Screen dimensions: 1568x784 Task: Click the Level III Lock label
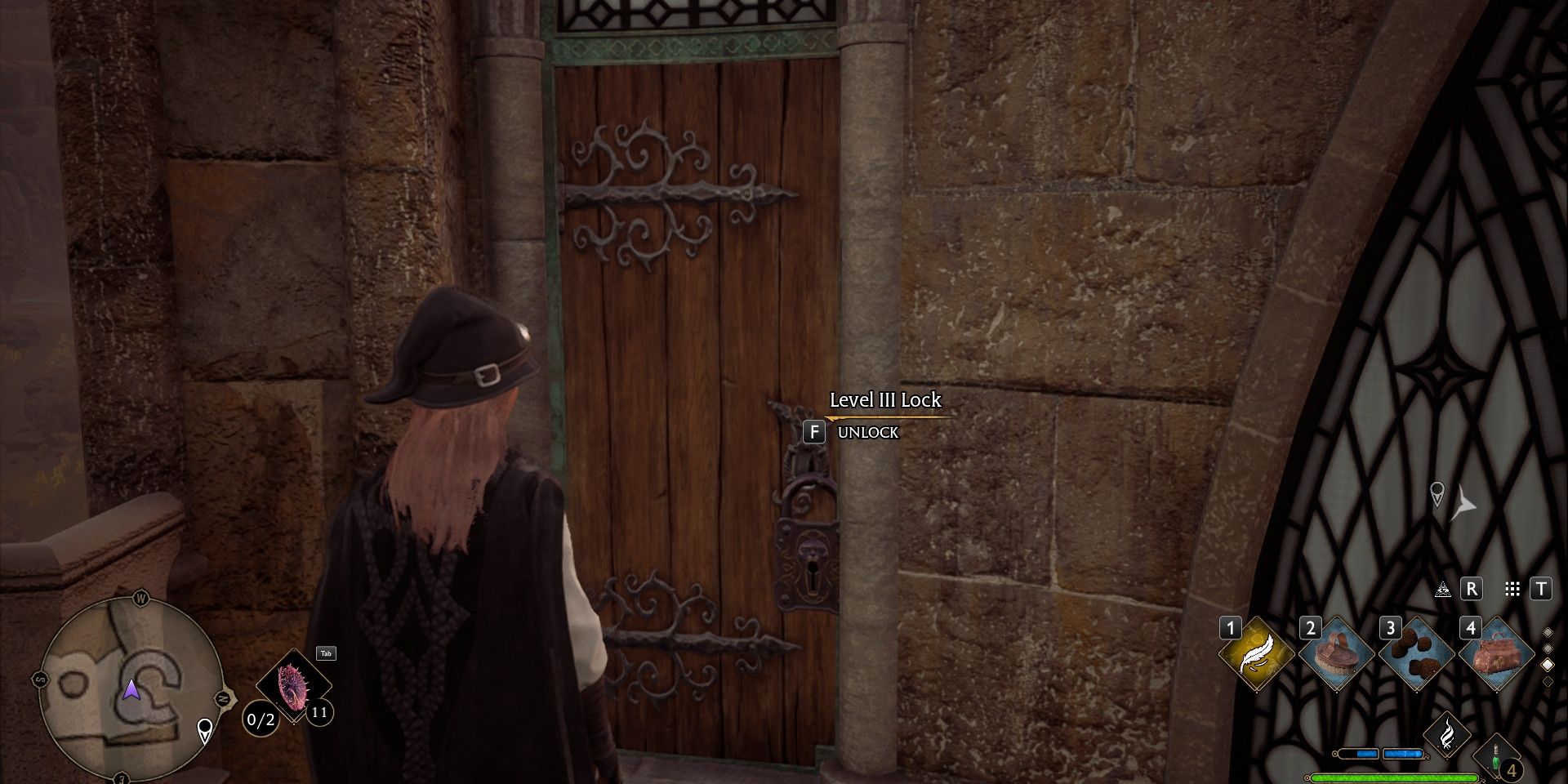887,401
